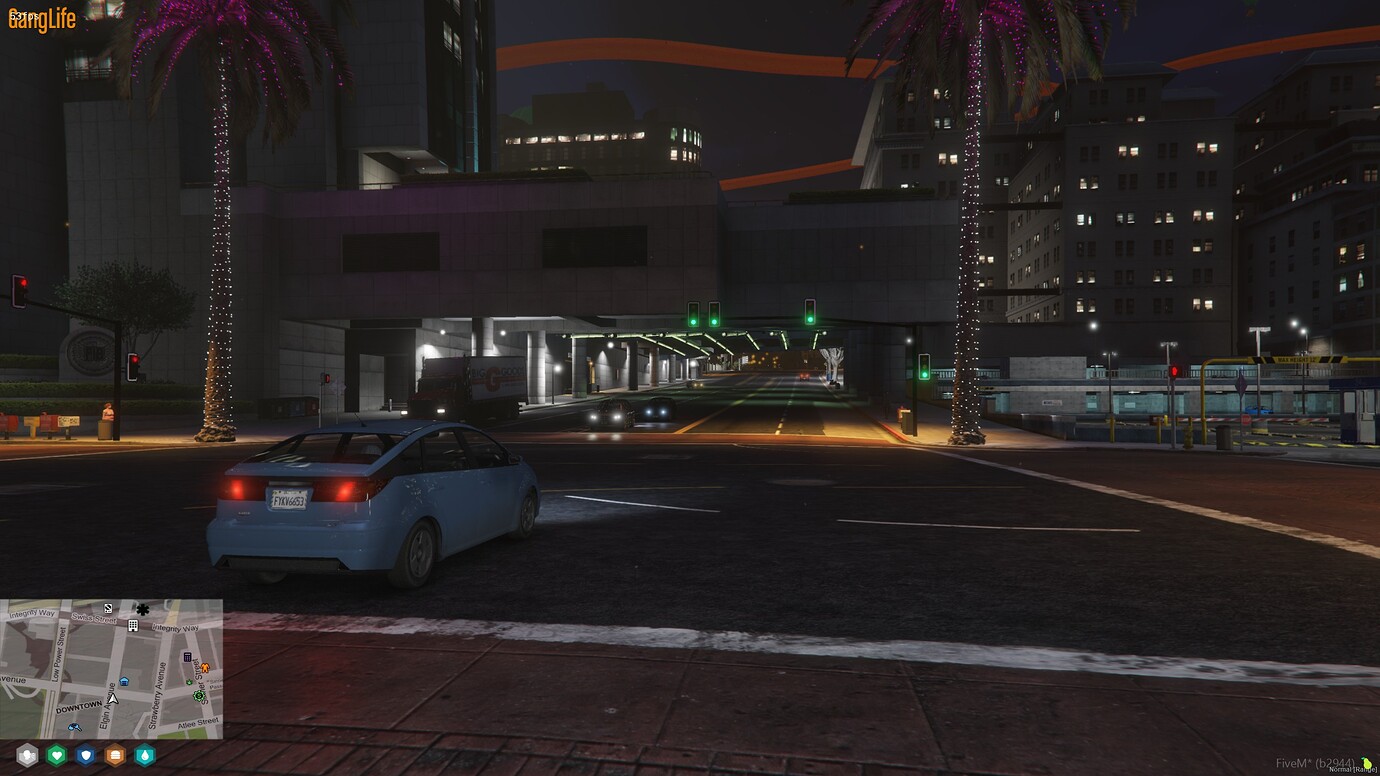Select the blue shield armor icon

(85, 755)
